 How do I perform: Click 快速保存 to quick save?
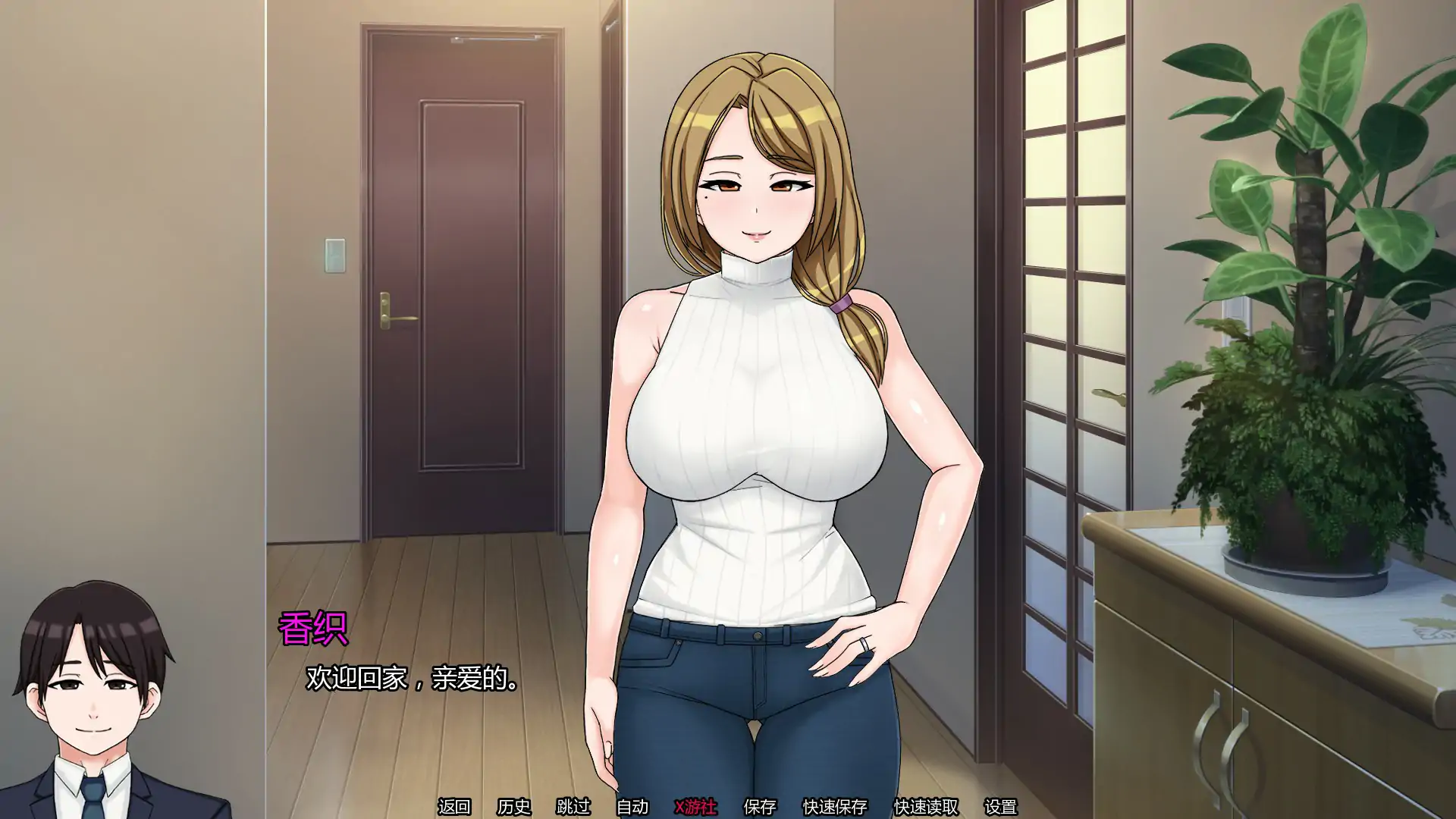pos(836,808)
